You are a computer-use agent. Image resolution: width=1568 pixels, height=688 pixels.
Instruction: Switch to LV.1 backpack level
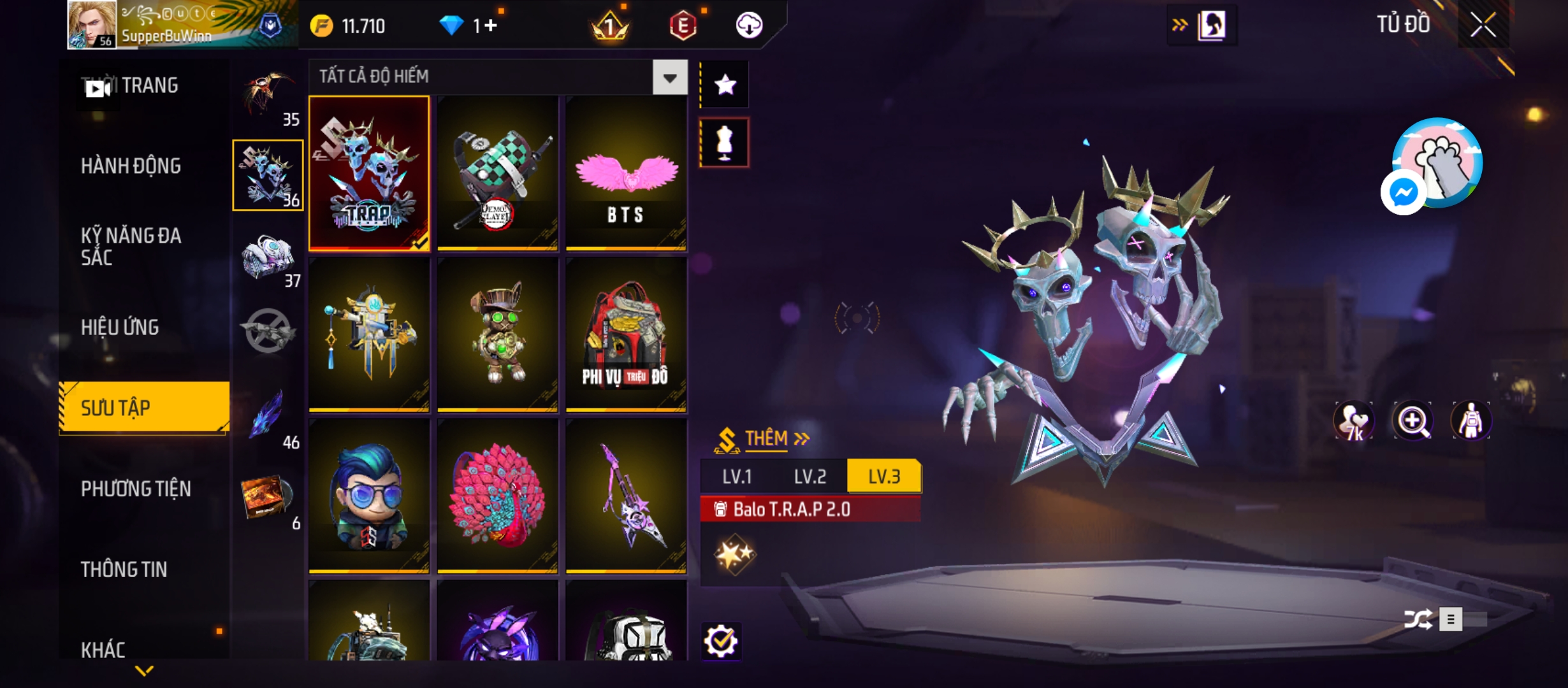click(x=737, y=477)
